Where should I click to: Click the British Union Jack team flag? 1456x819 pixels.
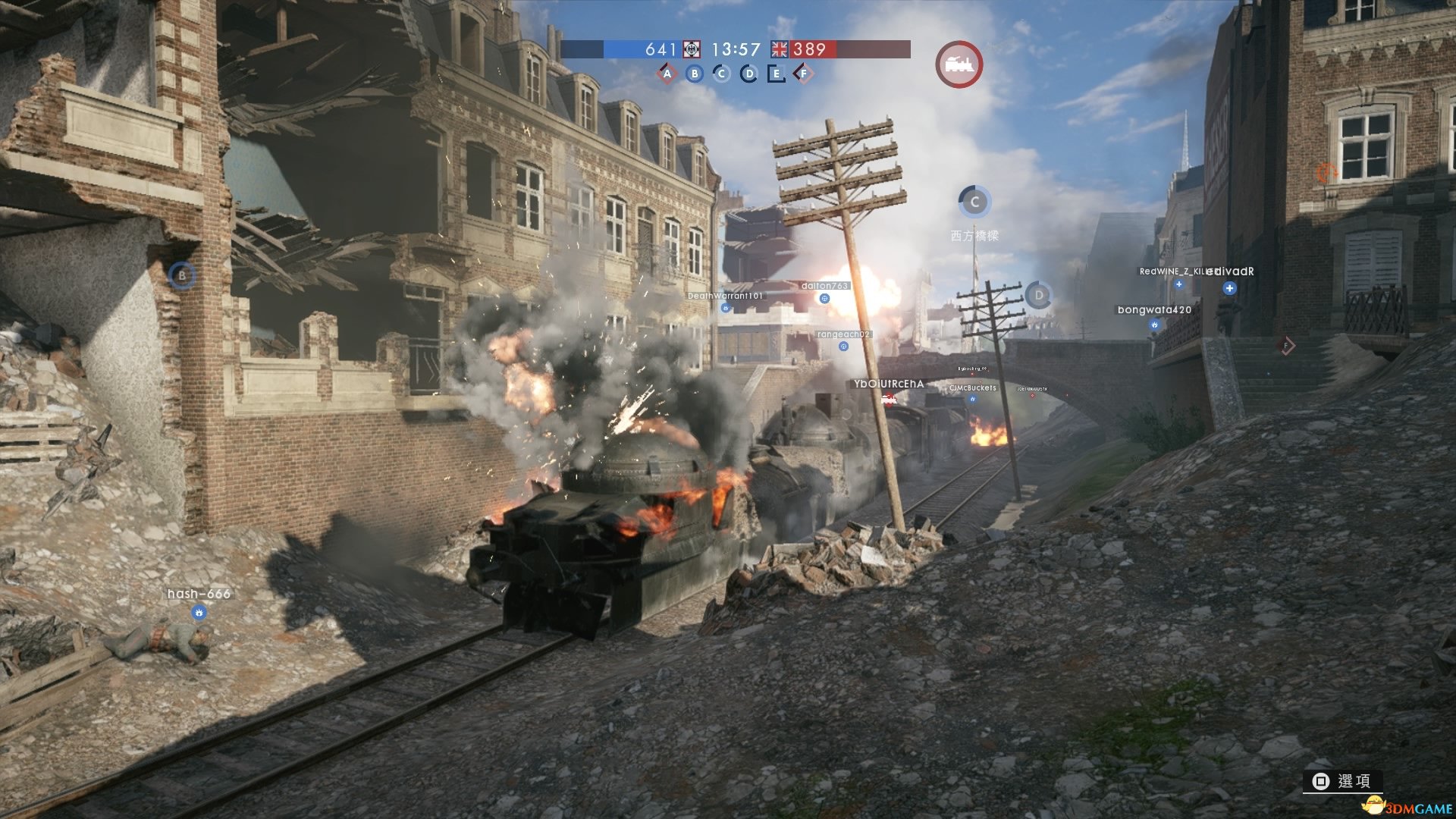click(780, 49)
